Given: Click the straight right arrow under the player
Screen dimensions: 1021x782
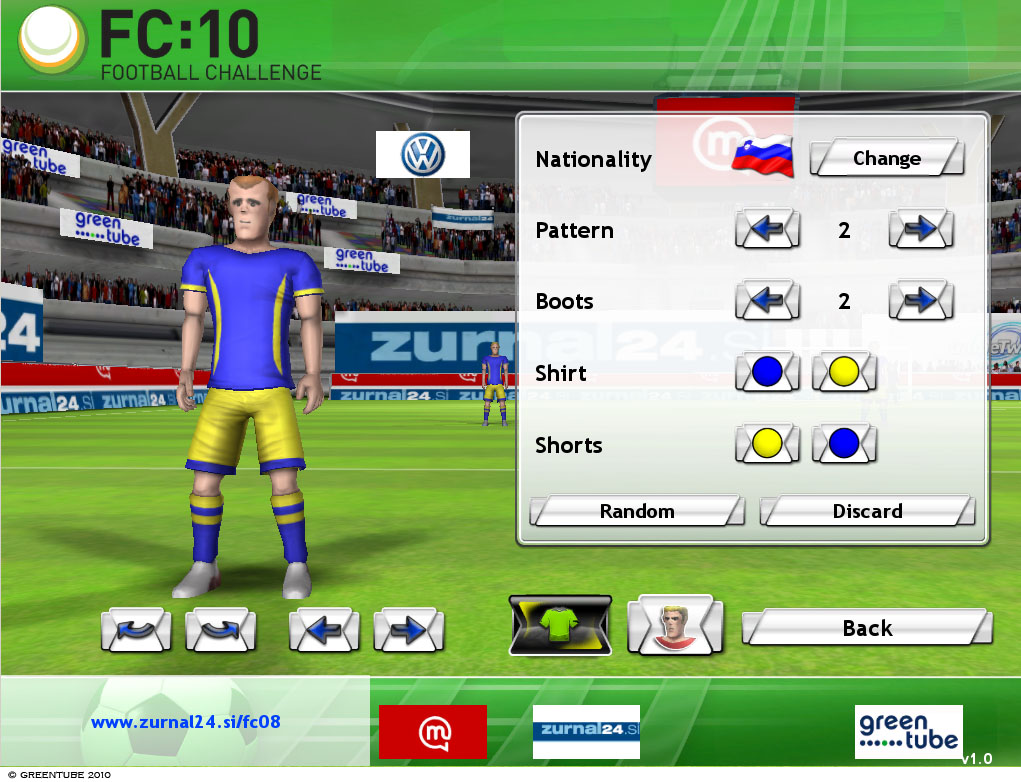Looking at the screenshot, I should tap(408, 630).
